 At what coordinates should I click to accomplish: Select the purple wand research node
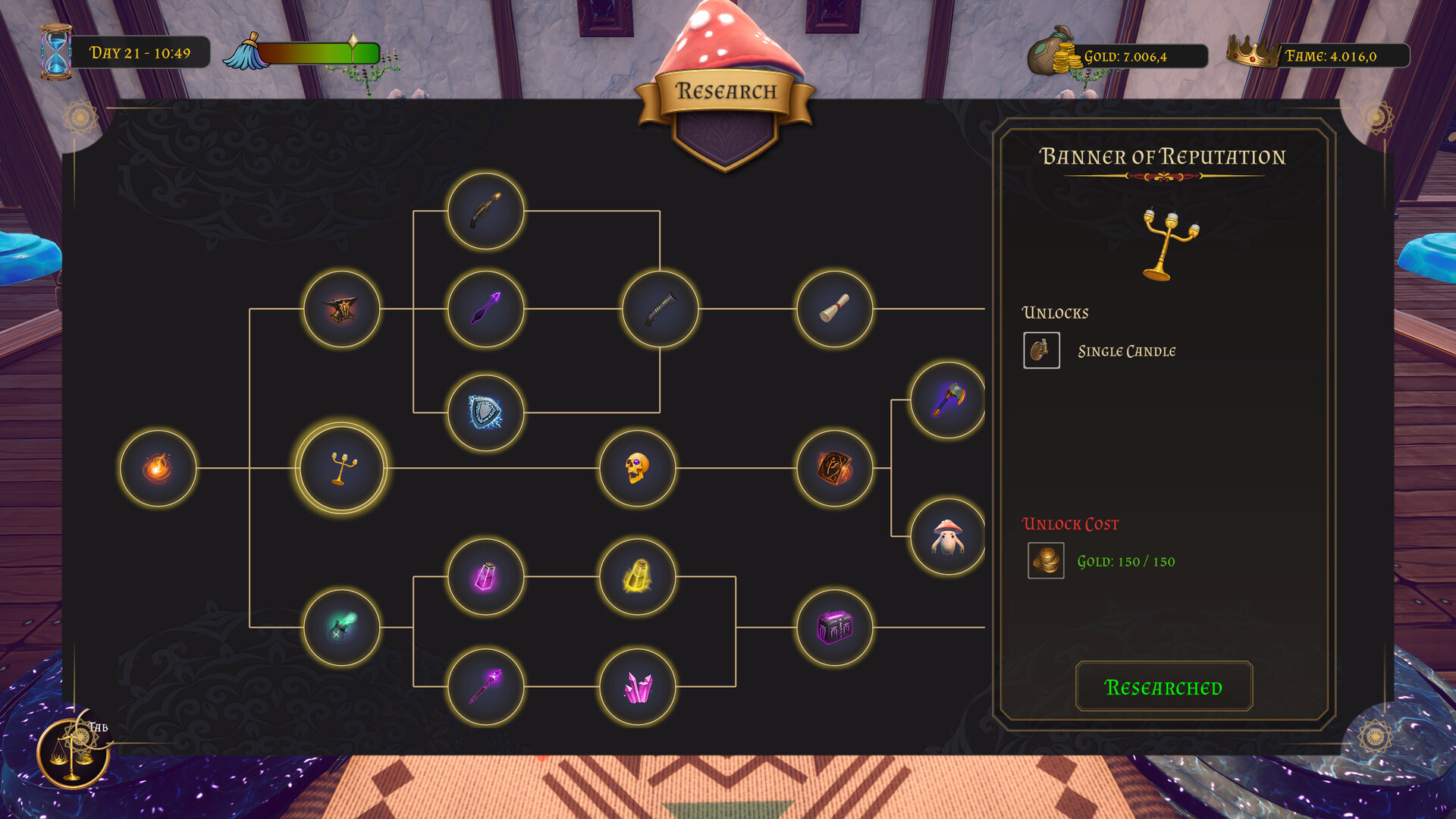[x=485, y=685]
